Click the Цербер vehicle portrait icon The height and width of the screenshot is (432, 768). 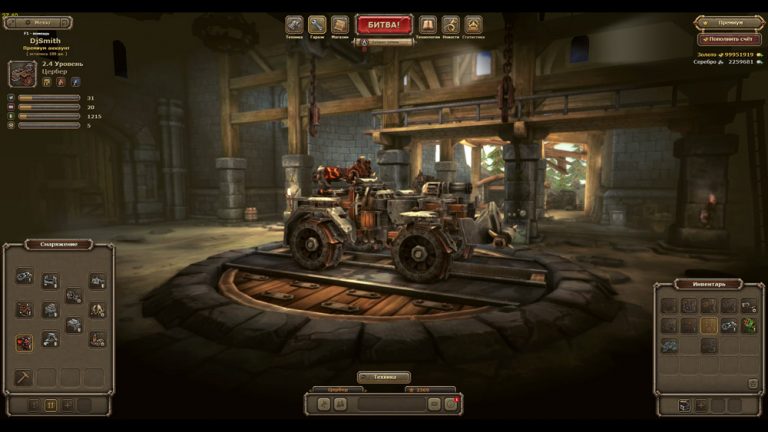click(23, 73)
